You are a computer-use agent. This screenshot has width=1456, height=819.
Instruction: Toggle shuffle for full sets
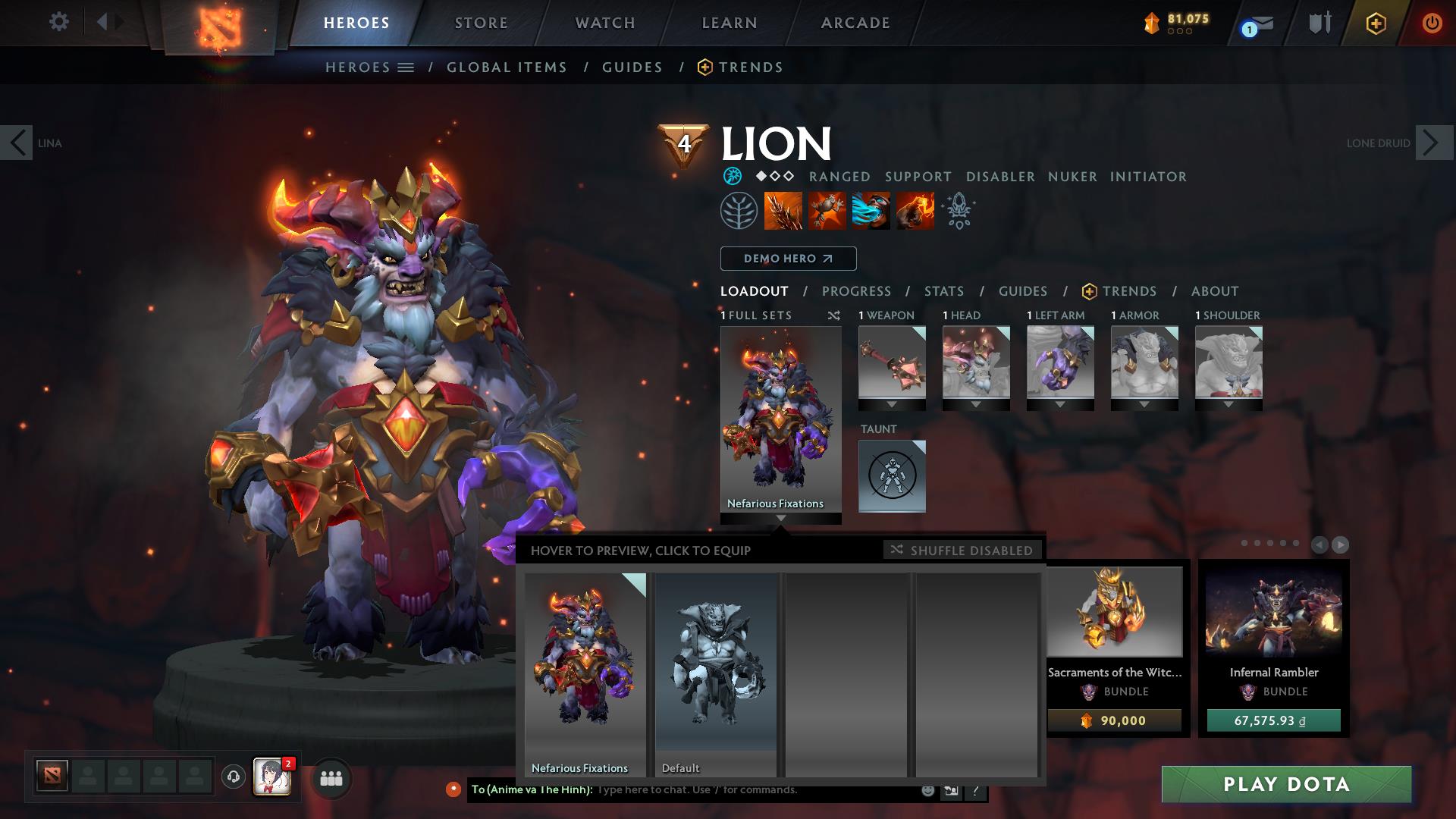[834, 316]
